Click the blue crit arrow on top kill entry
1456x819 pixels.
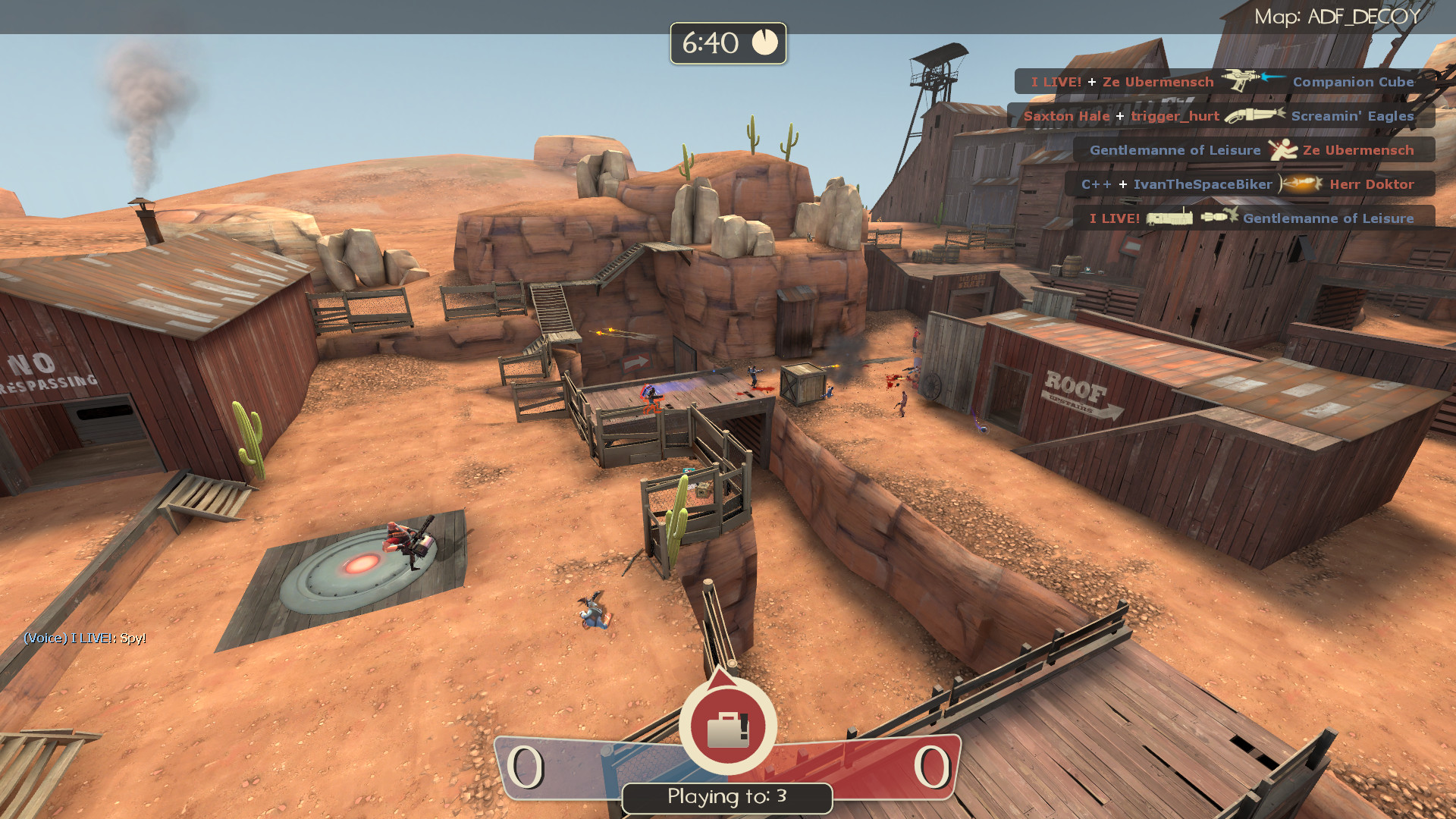1272,77
